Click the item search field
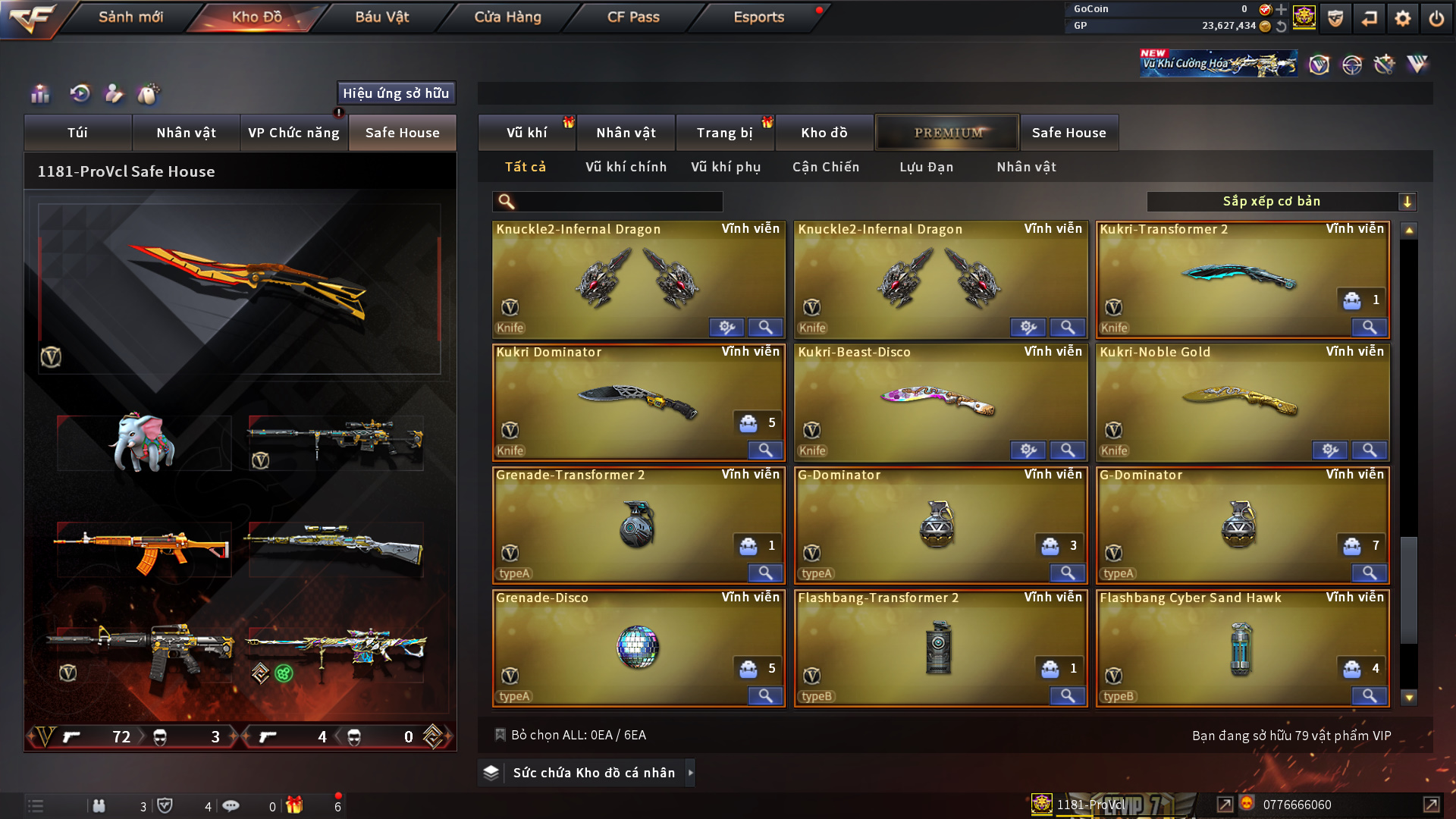1456x819 pixels. [x=618, y=202]
